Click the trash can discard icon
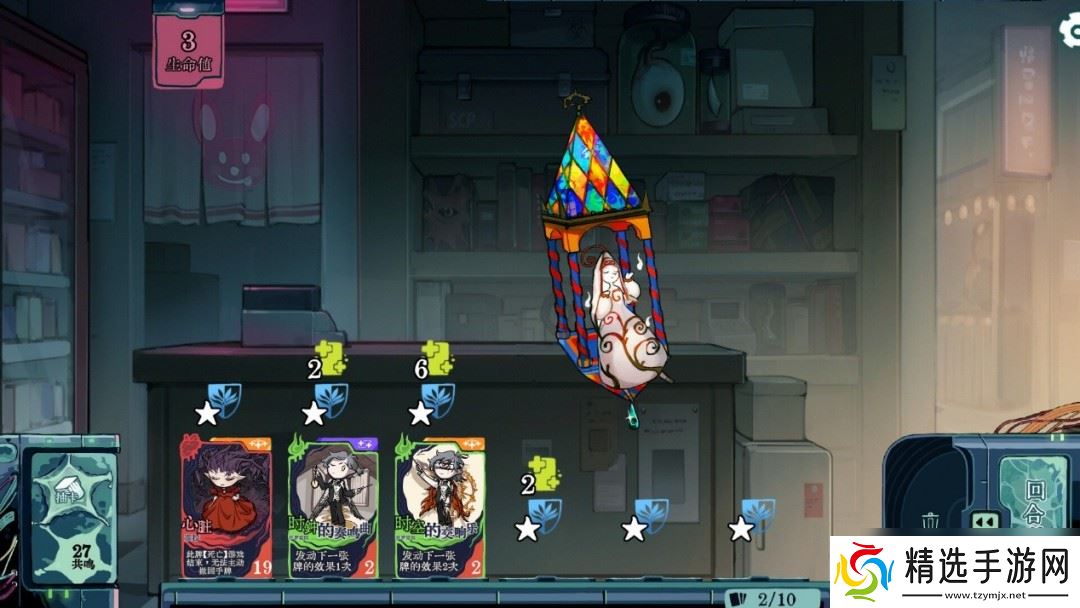Viewport: 1080px width, 608px height. (x=930, y=521)
